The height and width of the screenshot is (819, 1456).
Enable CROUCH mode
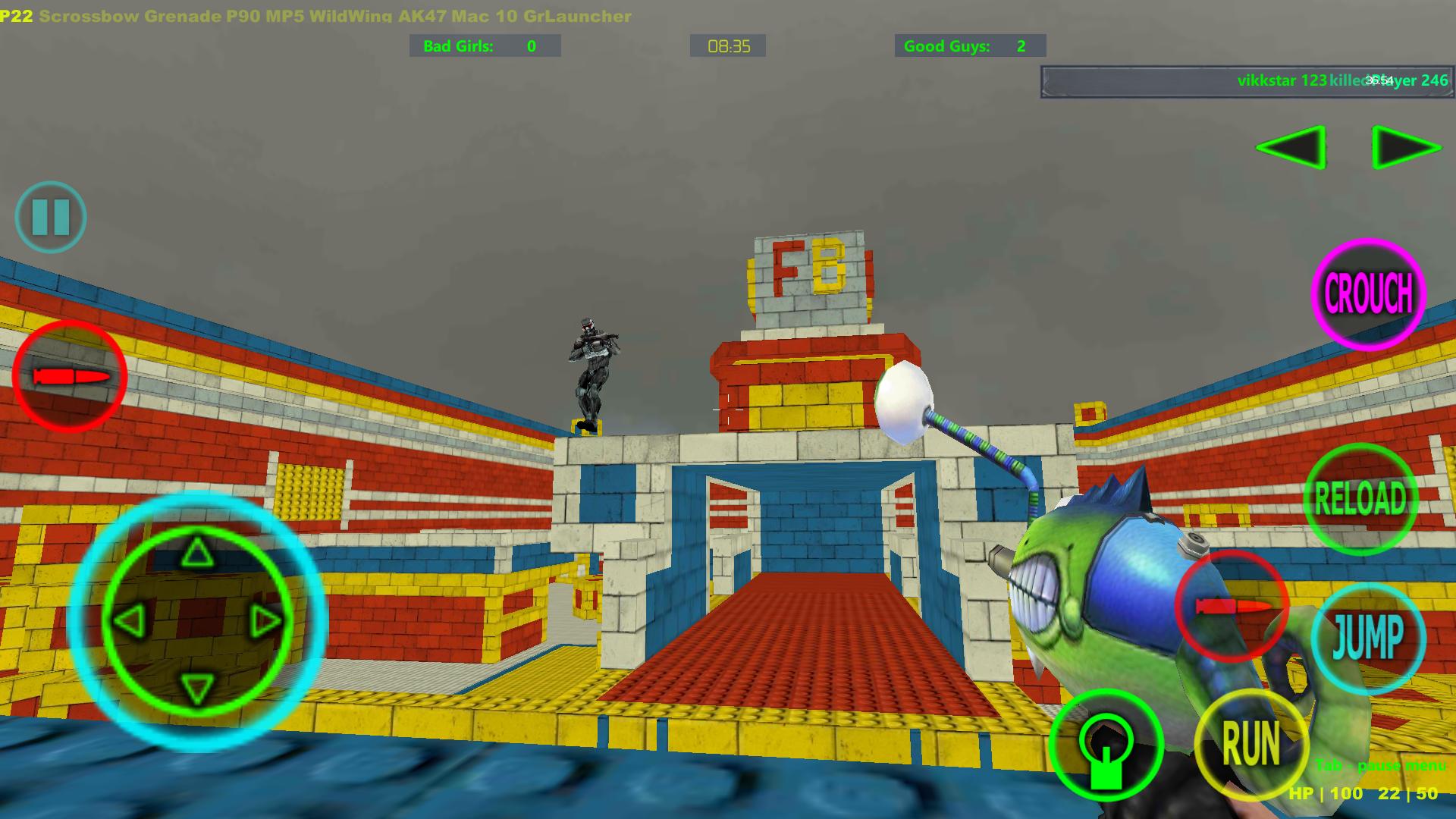[1367, 296]
